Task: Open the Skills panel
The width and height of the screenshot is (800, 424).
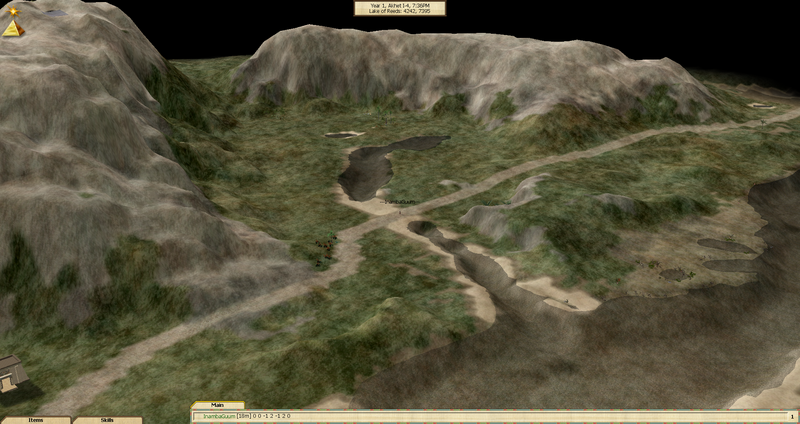Action: (x=107, y=420)
